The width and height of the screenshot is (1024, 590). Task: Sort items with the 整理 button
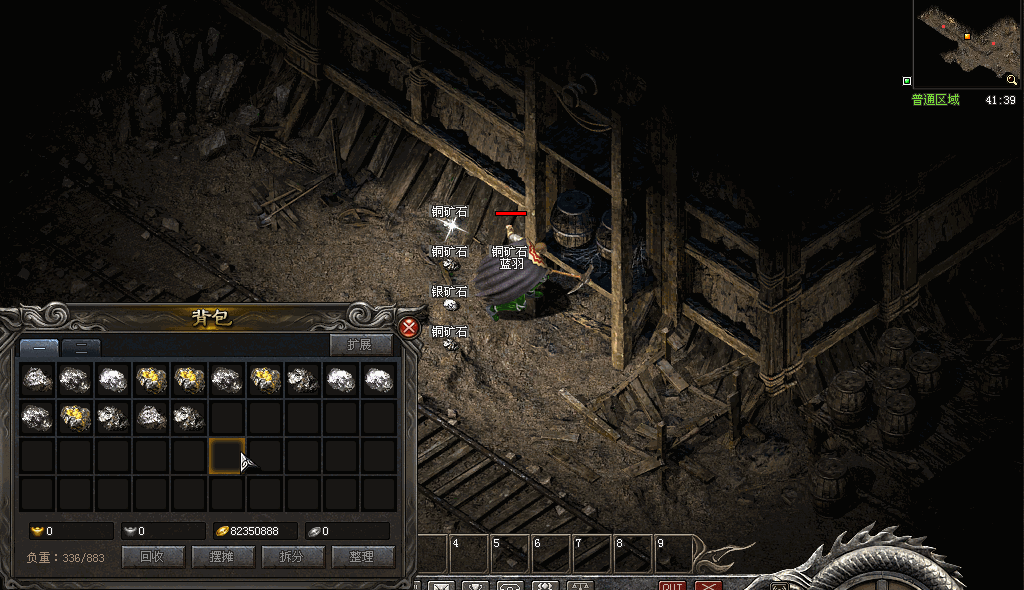tap(360, 556)
